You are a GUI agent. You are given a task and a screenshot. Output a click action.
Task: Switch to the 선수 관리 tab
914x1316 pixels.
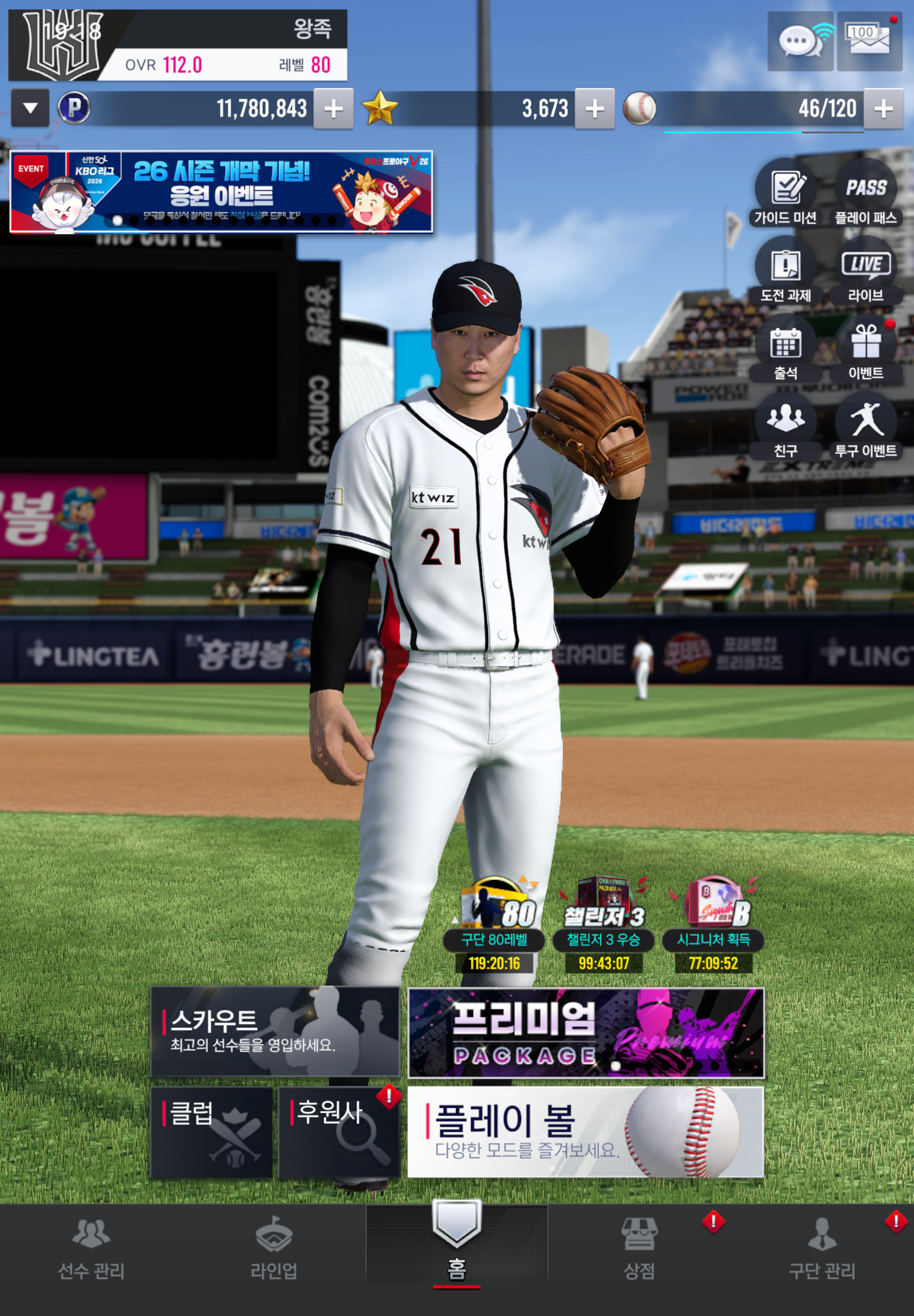pos(91,1248)
